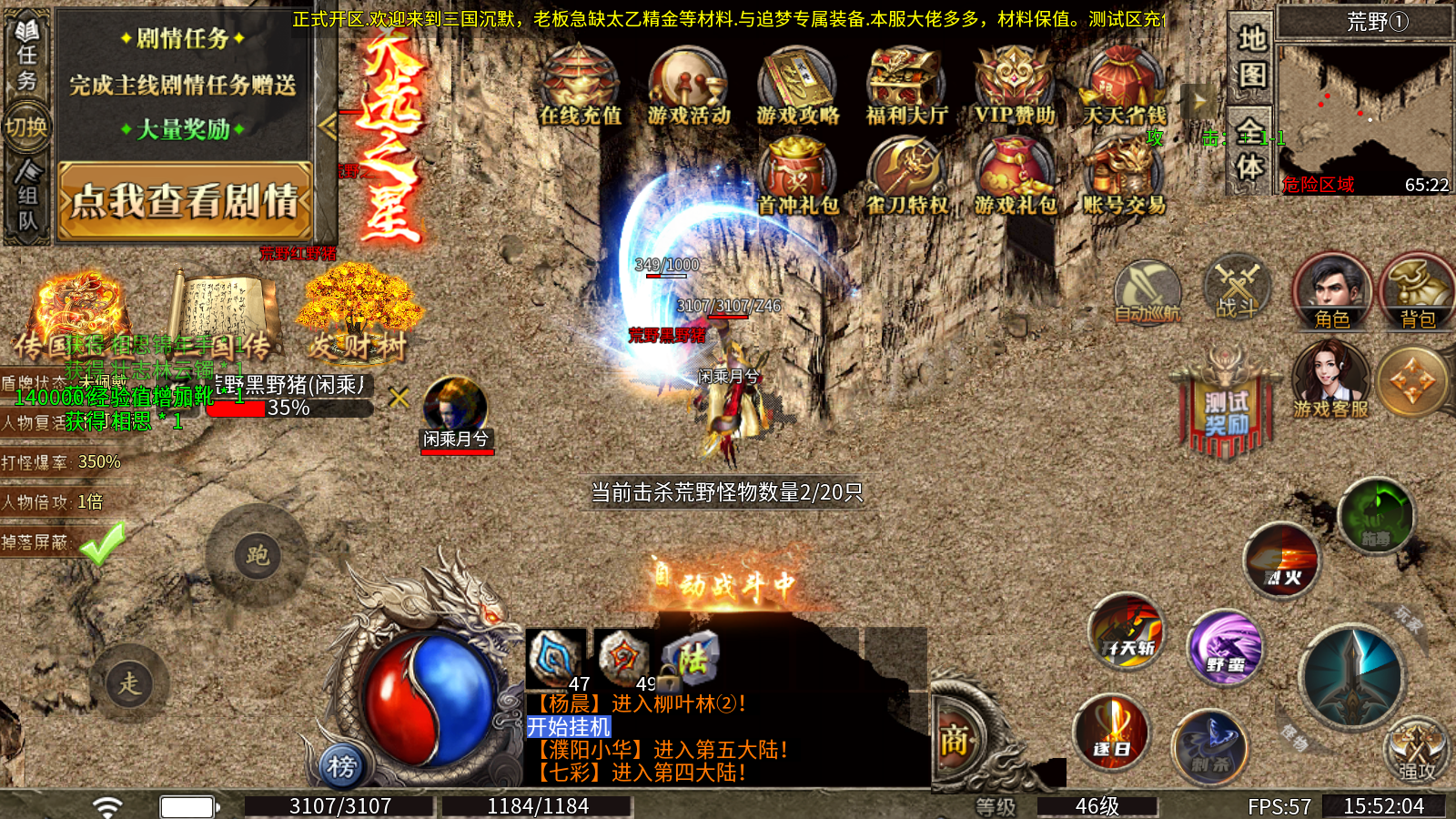The image size is (1456, 819).
Task: Open the 游戏攻略 guide book
Action: (x=797, y=86)
